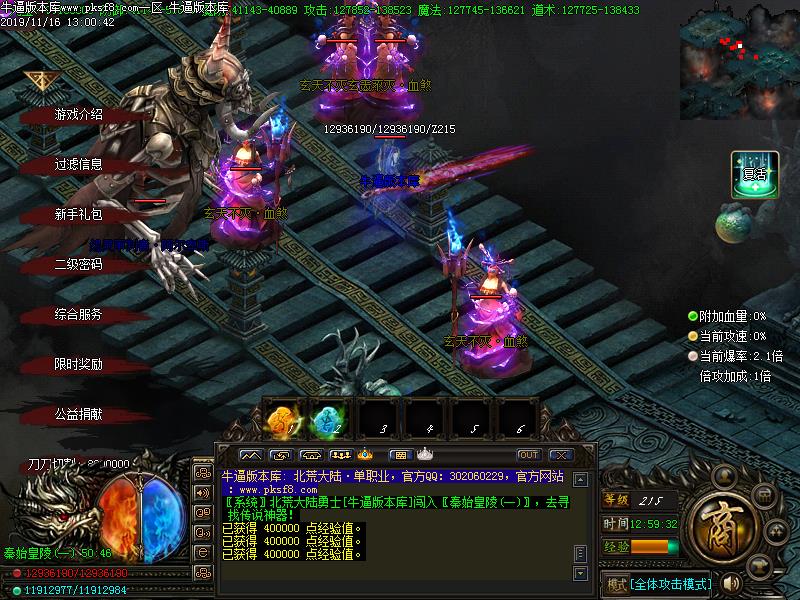
Task: Close the chat panel with the X button
Action: click(560, 455)
